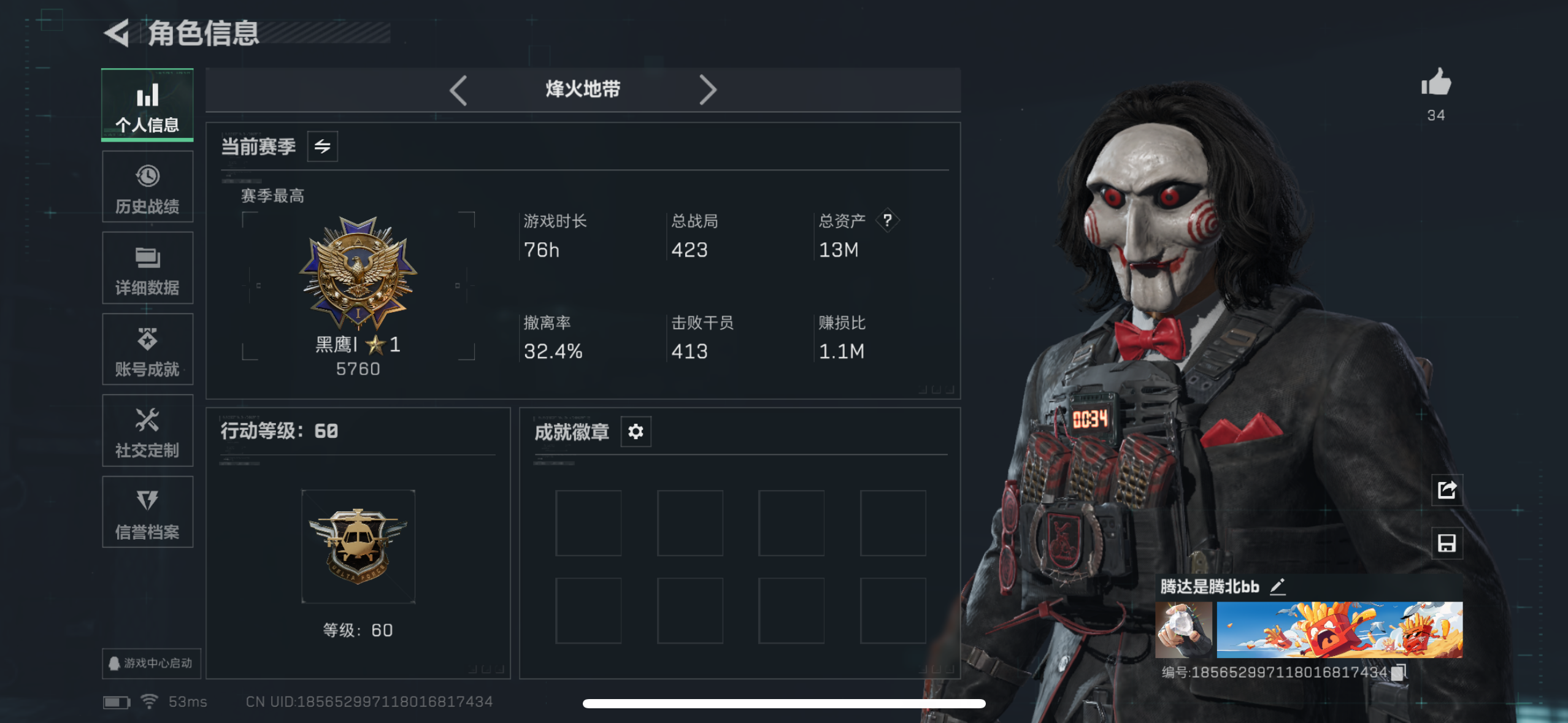
Task: Switch to the previous mode with left arrow
Action: (x=459, y=90)
